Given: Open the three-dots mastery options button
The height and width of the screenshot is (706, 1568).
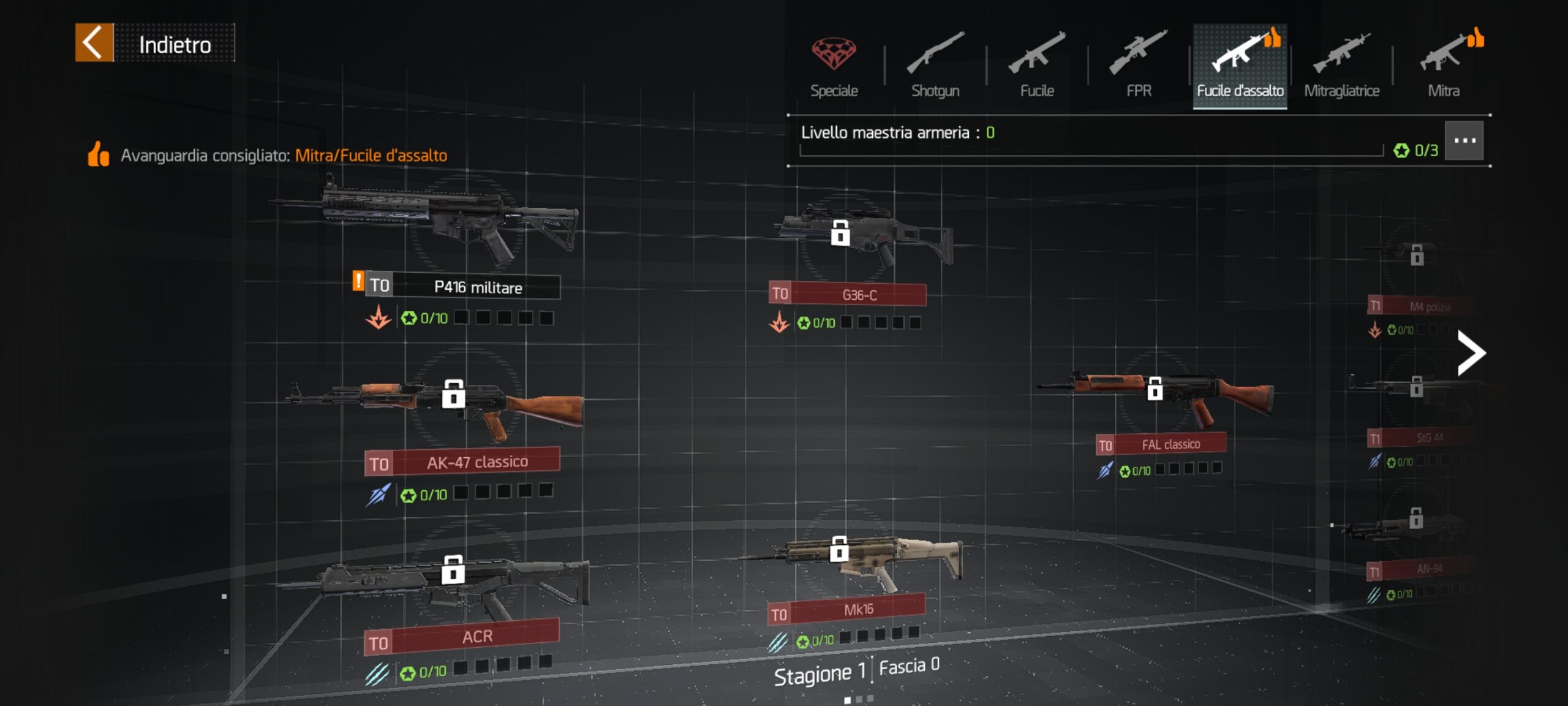Looking at the screenshot, I should click(1464, 141).
